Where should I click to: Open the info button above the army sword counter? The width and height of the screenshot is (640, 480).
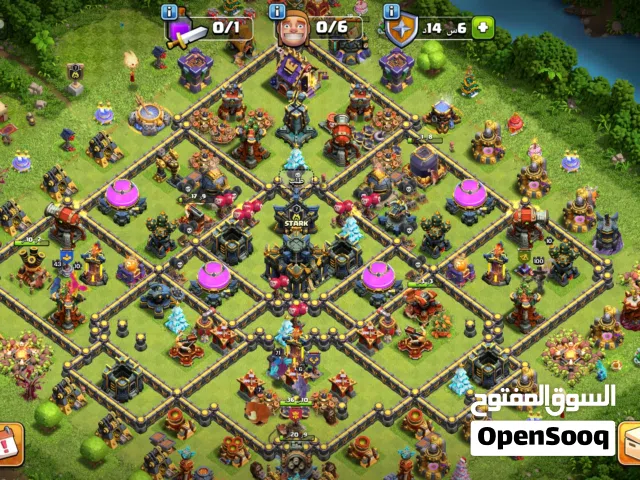click(170, 12)
